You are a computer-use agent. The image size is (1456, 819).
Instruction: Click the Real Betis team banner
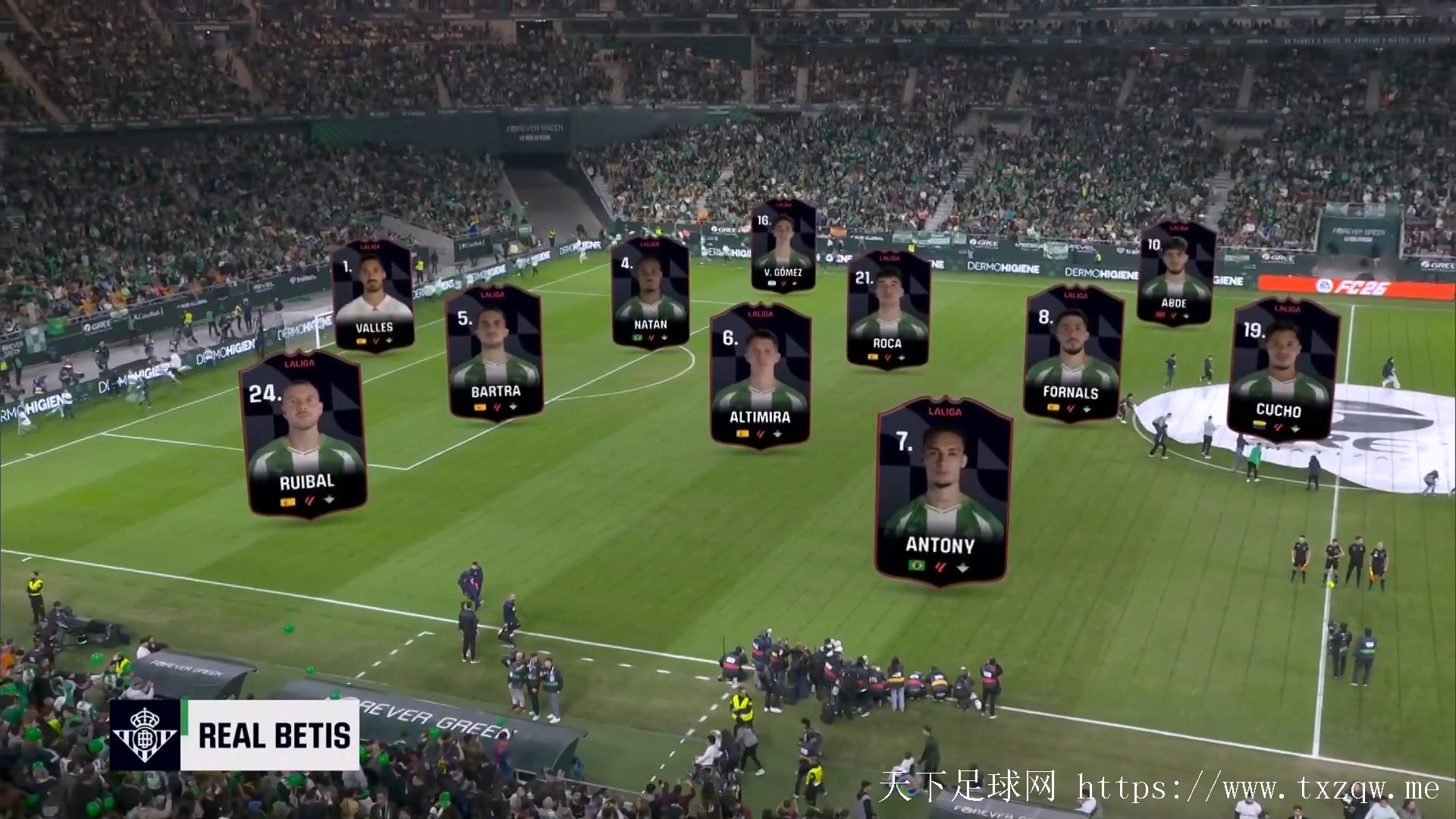(235, 735)
